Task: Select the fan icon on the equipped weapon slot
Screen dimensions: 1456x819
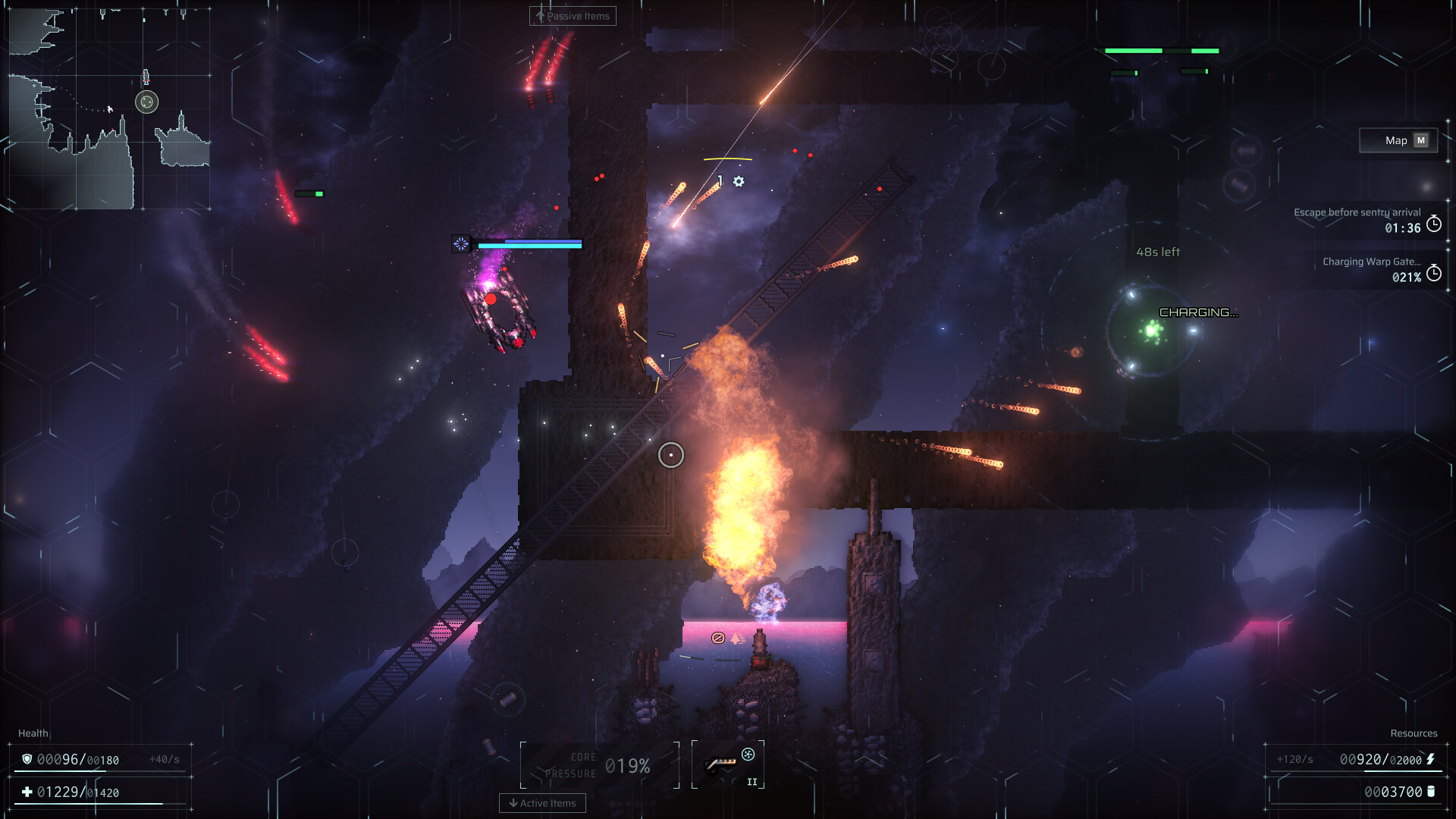Action: point(748,755)
